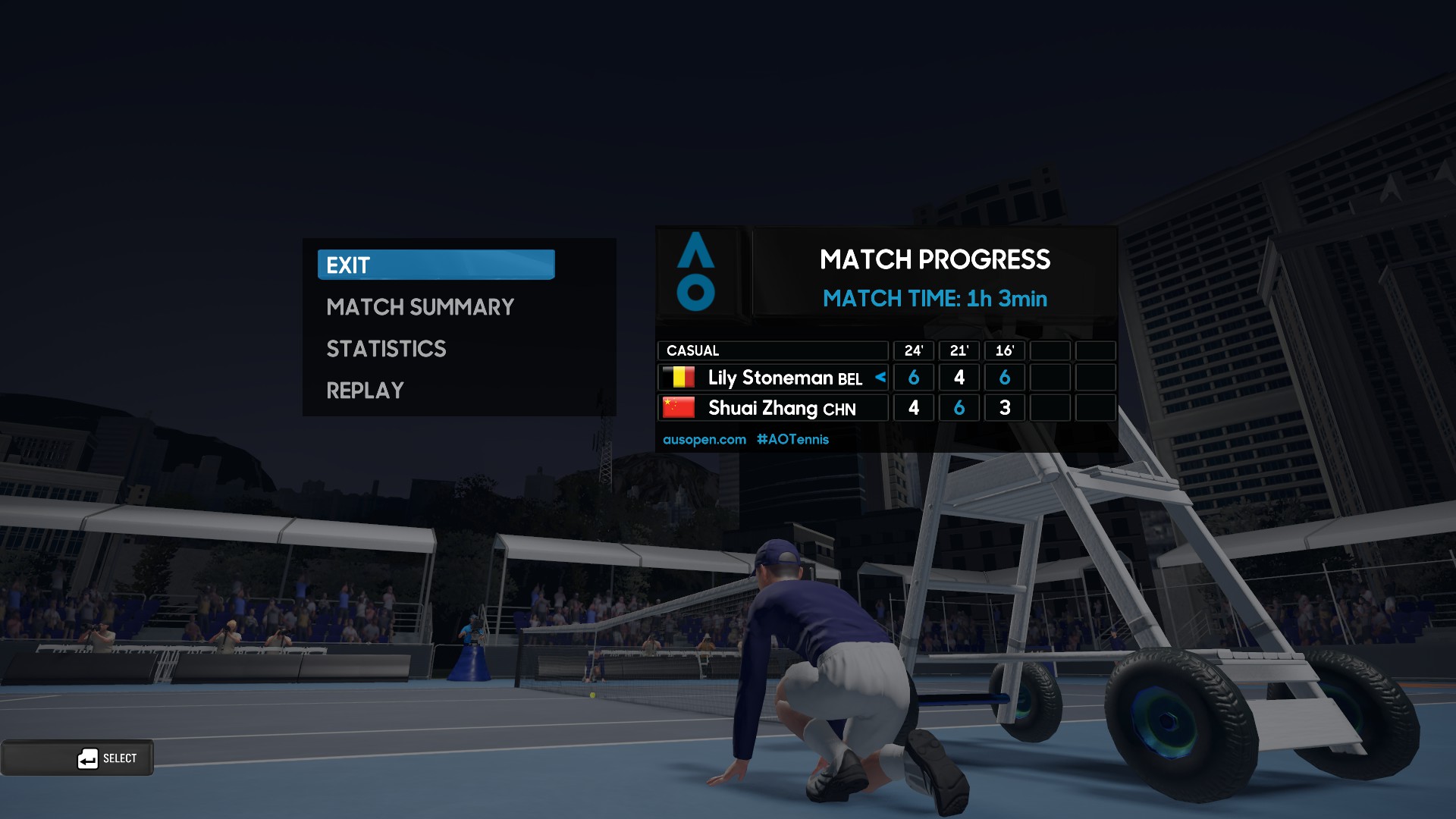The height and width of the screenshot is (819, 1456).
Task: View match Statistics
Action: pos(386,349)
